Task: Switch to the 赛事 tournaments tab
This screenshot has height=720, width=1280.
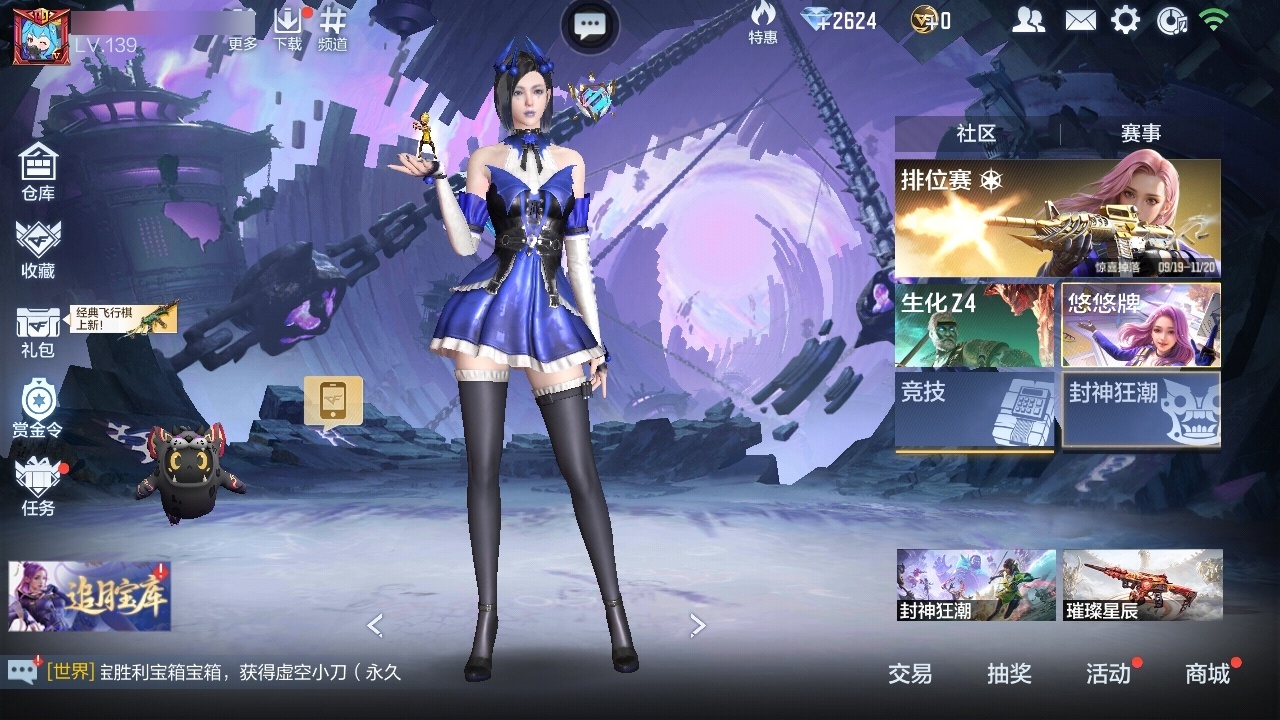Action: 1141,133
